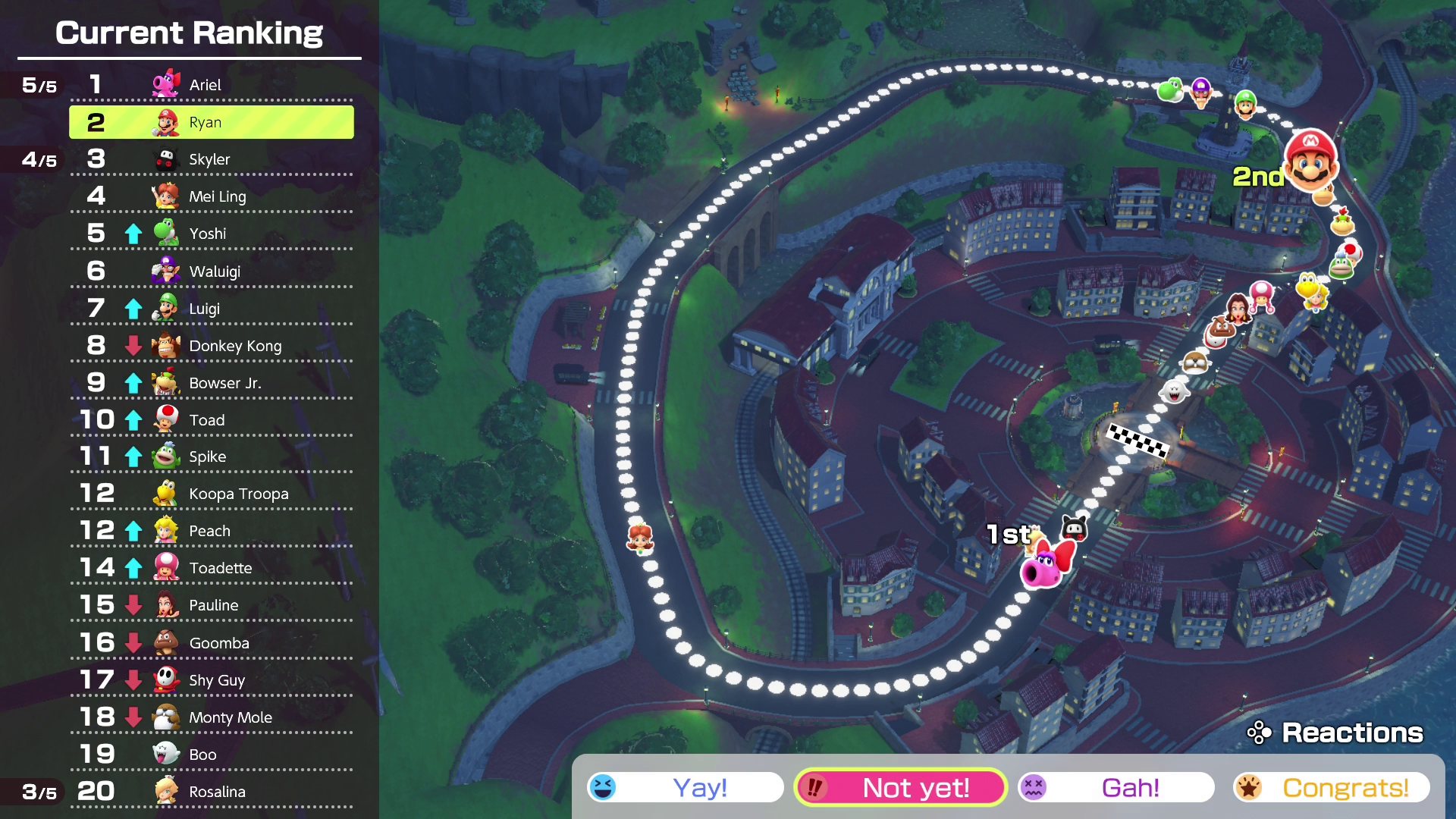Select Skyler in the ranking list
Screen dimensions: 1456x819
coord(212,159)
